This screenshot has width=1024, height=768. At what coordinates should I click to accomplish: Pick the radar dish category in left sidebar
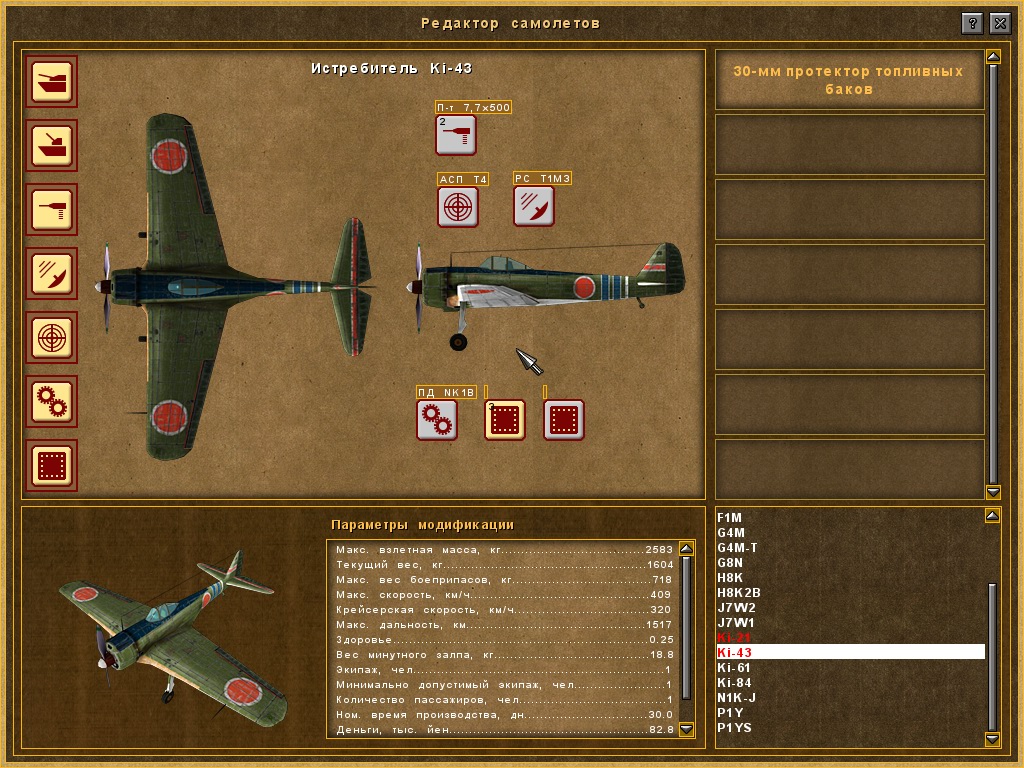click(51, 273)
